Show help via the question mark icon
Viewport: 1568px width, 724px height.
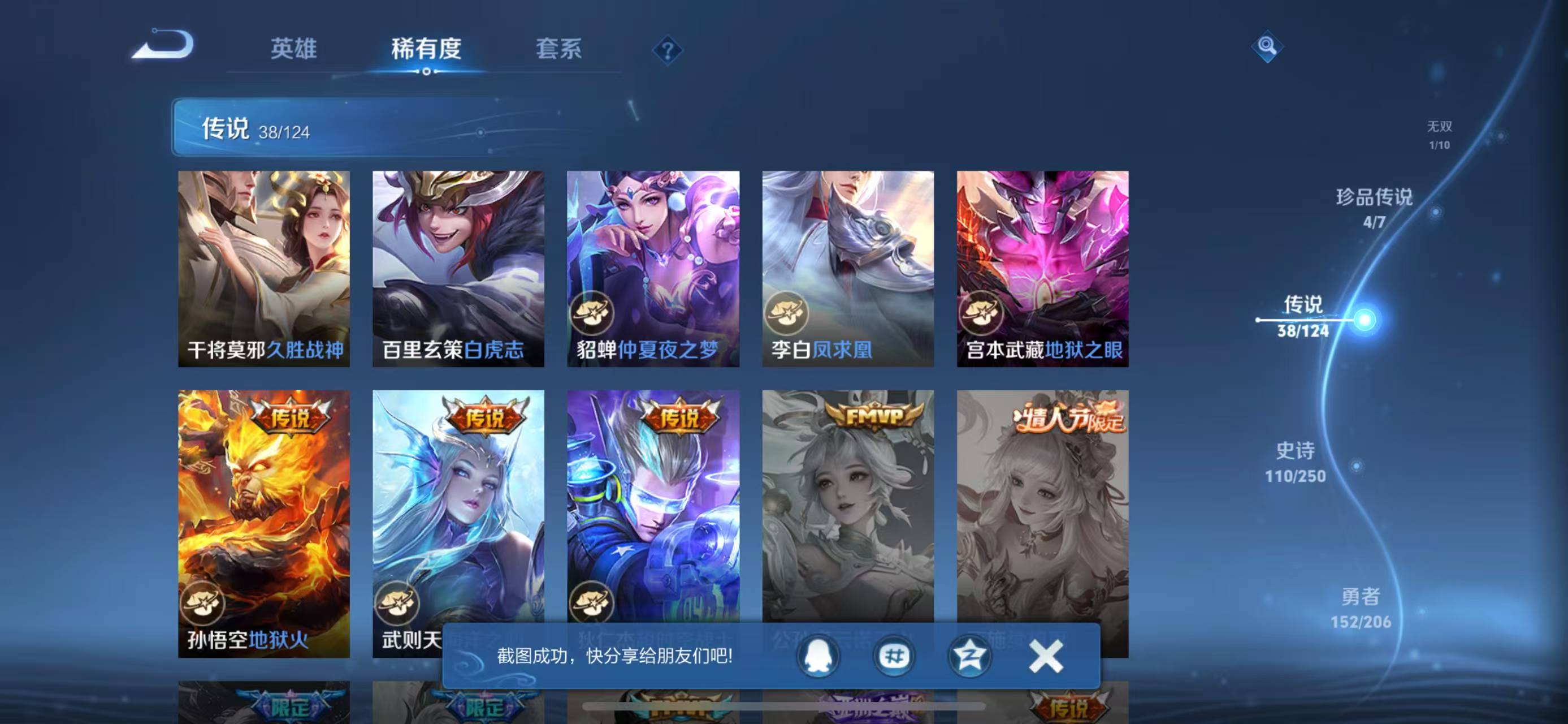click(667, 50)
